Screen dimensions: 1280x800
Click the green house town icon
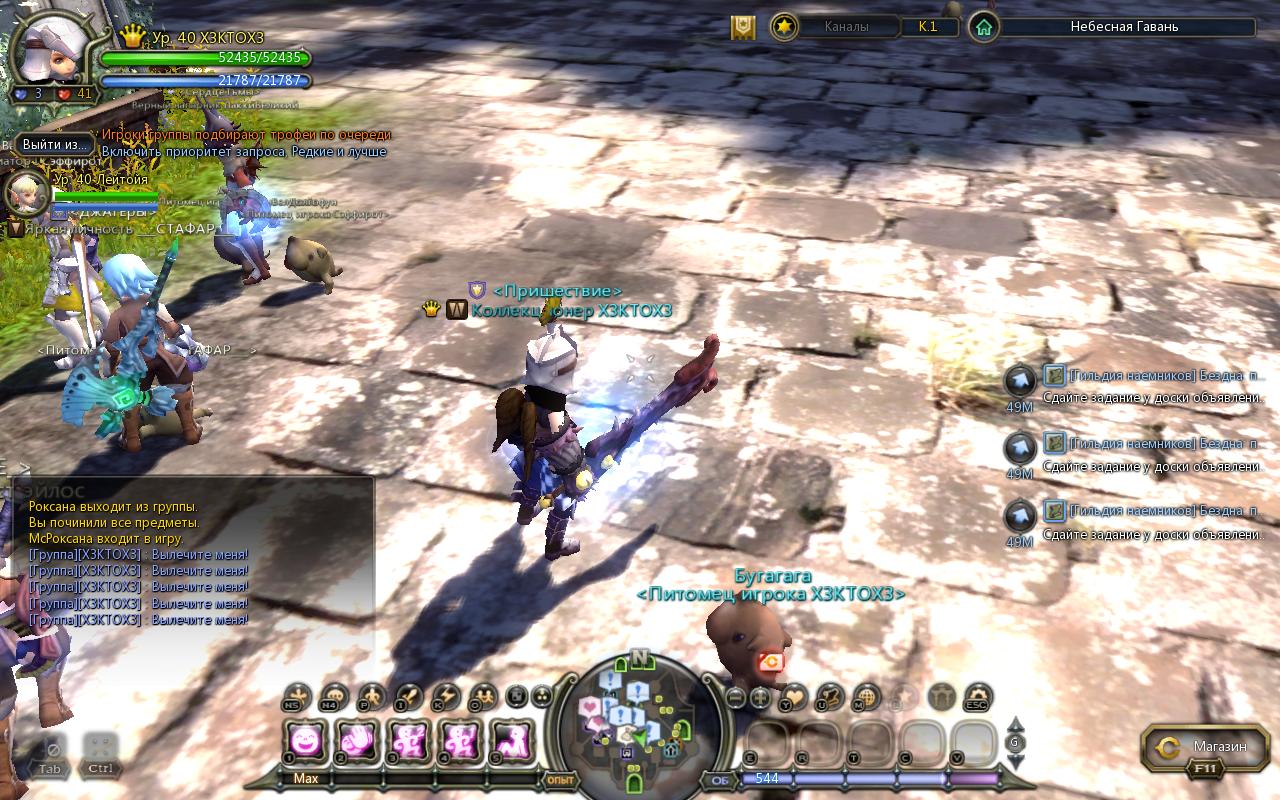984,27
